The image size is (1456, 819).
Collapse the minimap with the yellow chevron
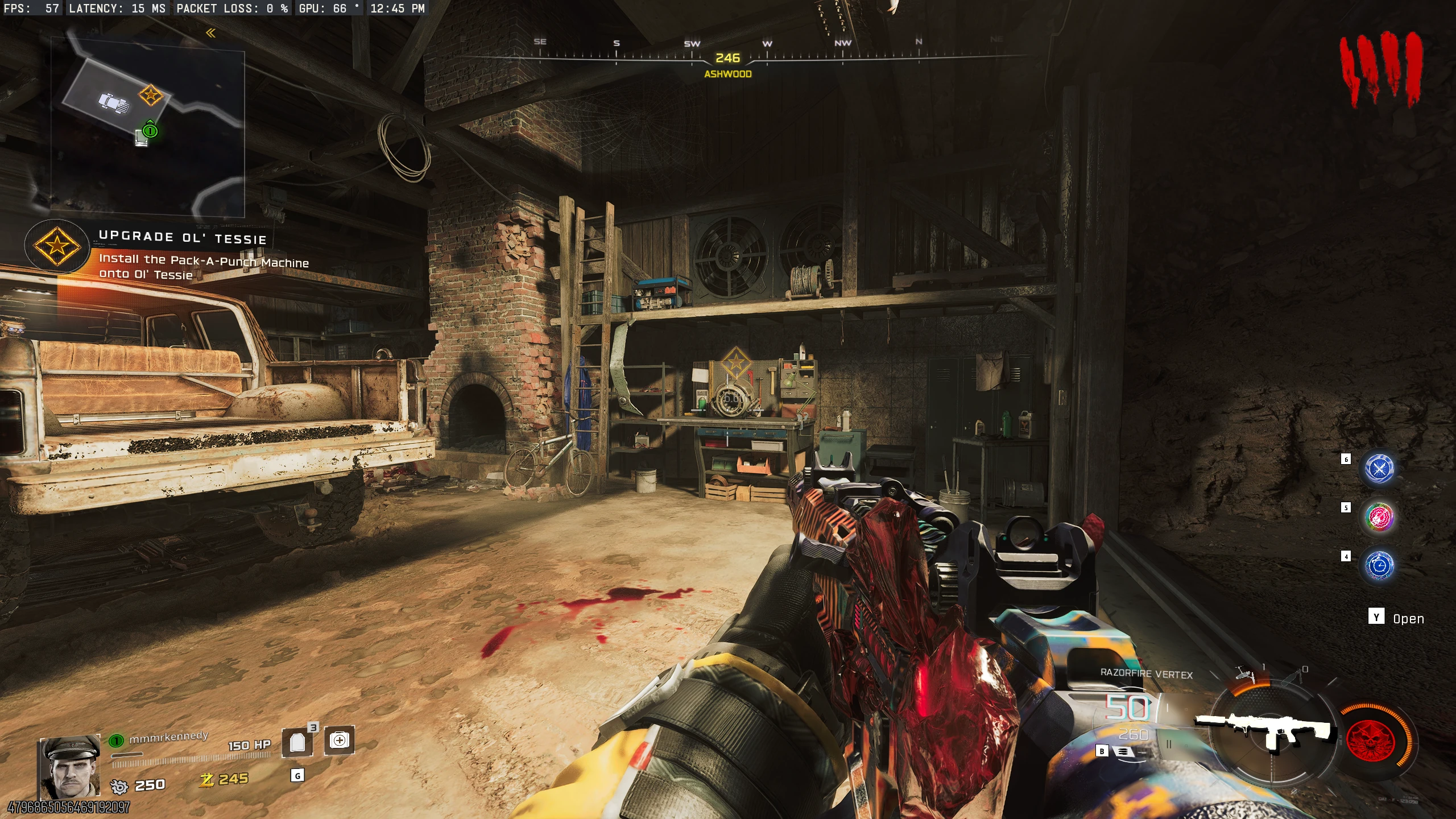click(x=211, y=33)
